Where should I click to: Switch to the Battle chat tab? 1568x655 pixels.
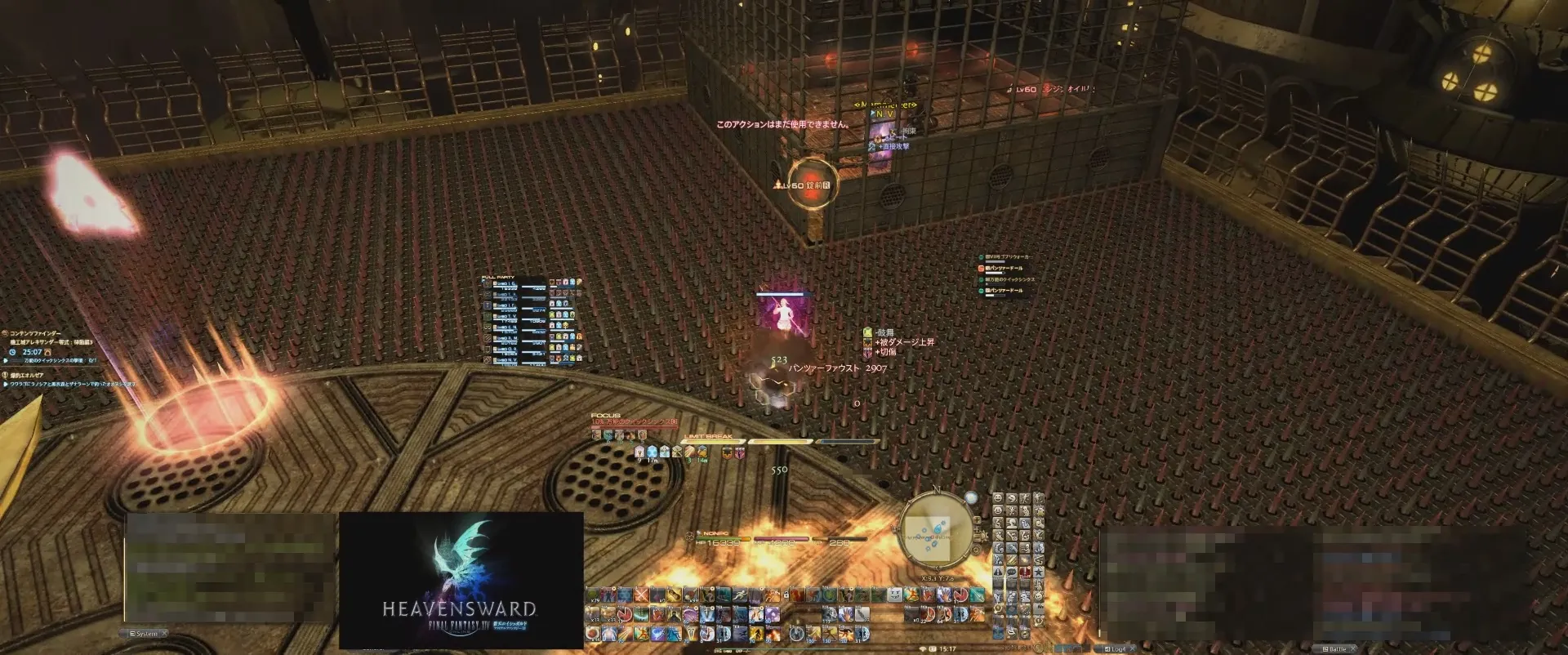(1336, 649)
